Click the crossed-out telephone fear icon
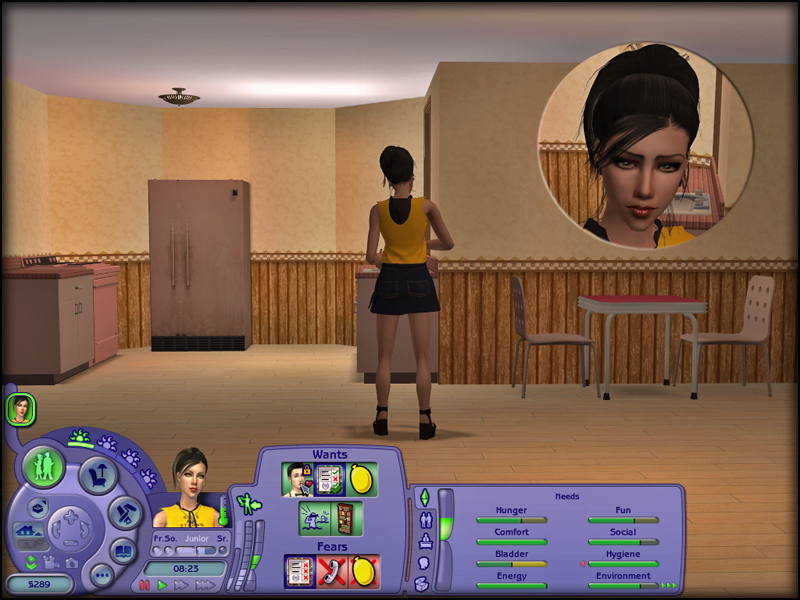This screenshot has width=800, height=600. 331,571
